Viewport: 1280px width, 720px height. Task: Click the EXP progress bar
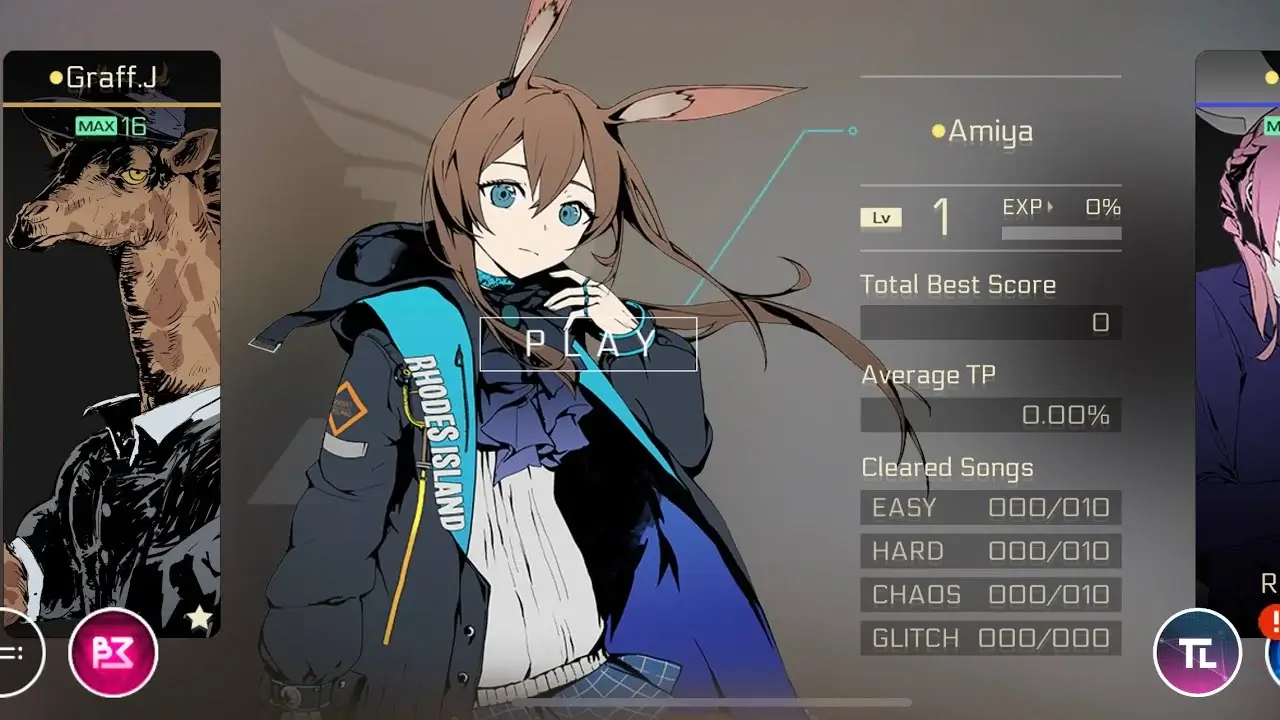coord(1061,232)
